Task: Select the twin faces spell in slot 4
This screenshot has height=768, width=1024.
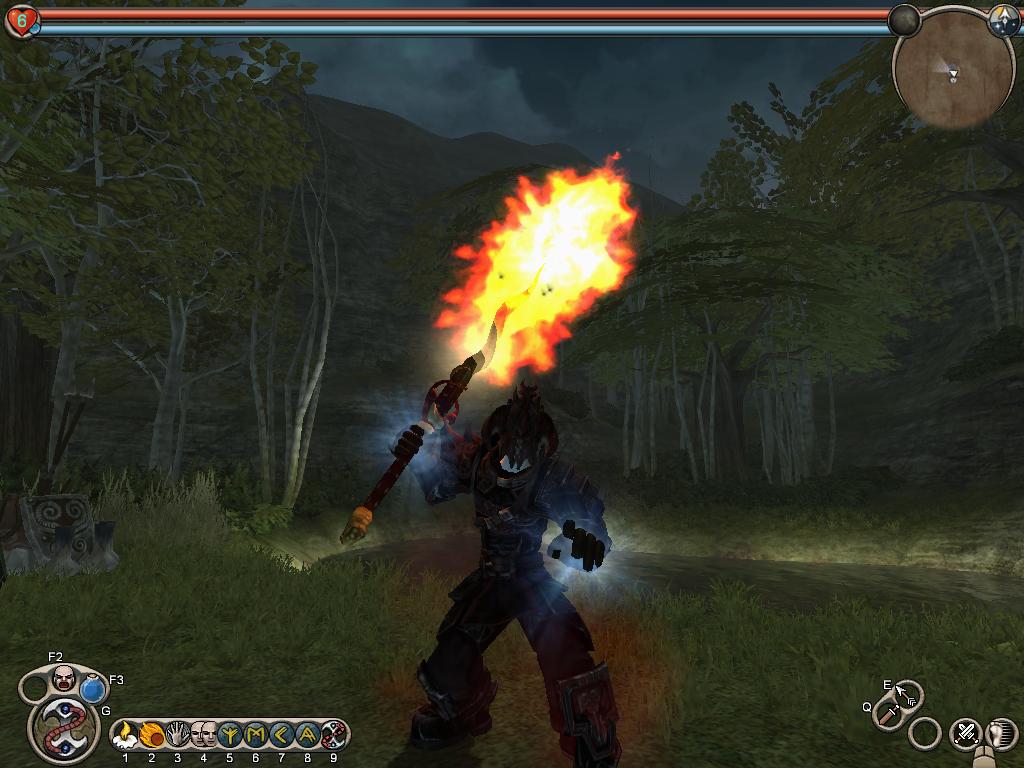Action: click(x=204, y=737)
